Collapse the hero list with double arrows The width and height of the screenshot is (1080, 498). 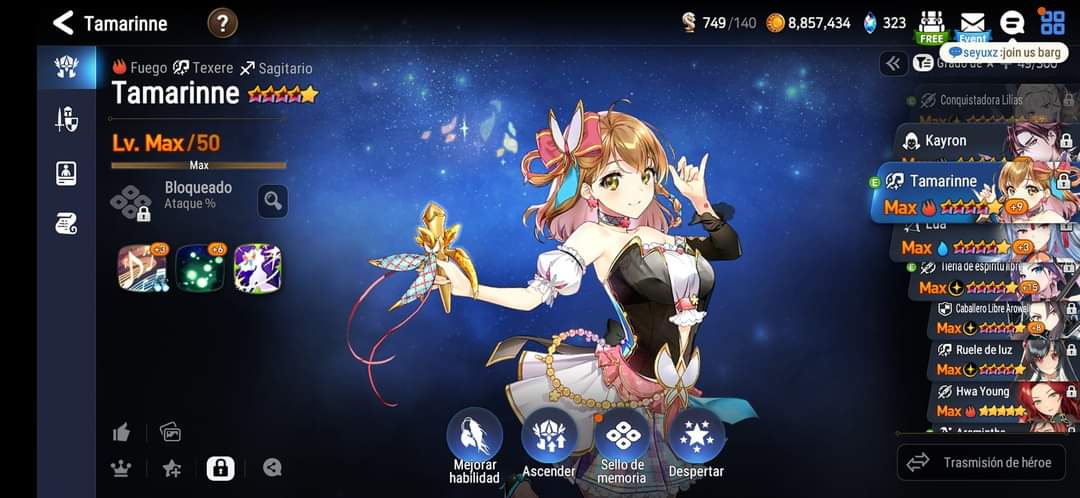point(893,63)
